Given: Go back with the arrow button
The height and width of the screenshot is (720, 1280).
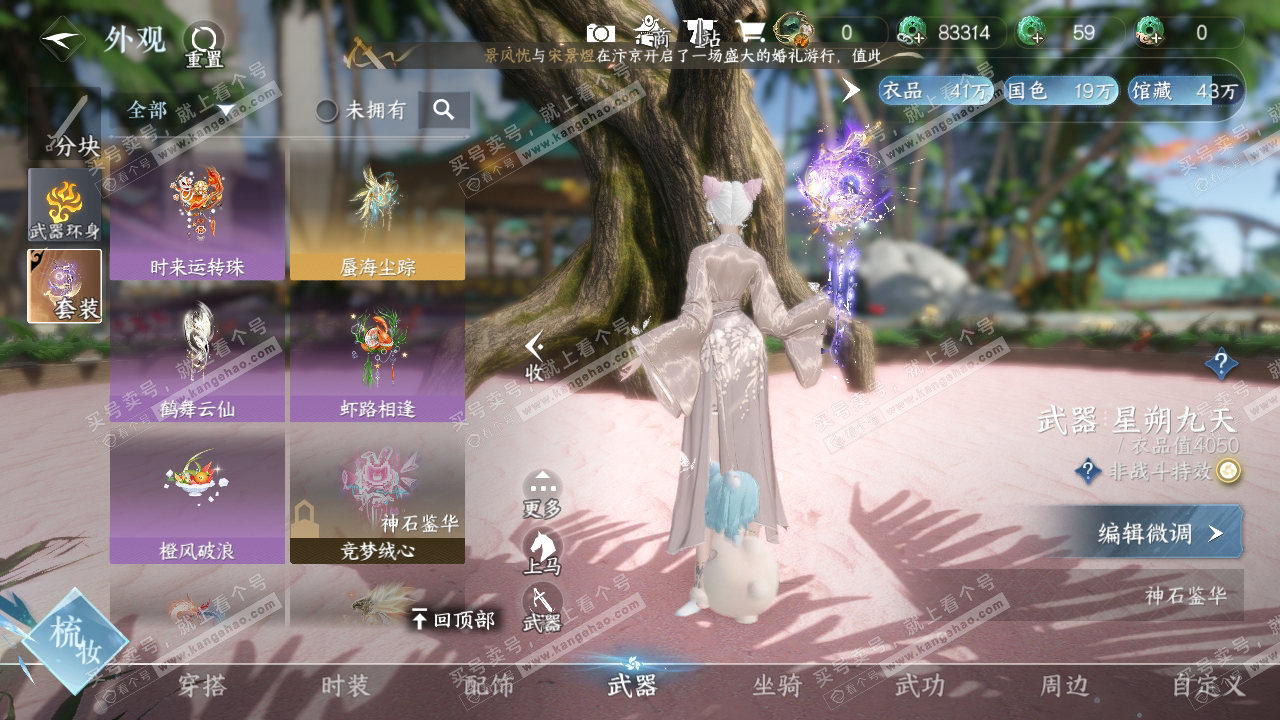Looking at the screenshot, I should tap(62, 39).
